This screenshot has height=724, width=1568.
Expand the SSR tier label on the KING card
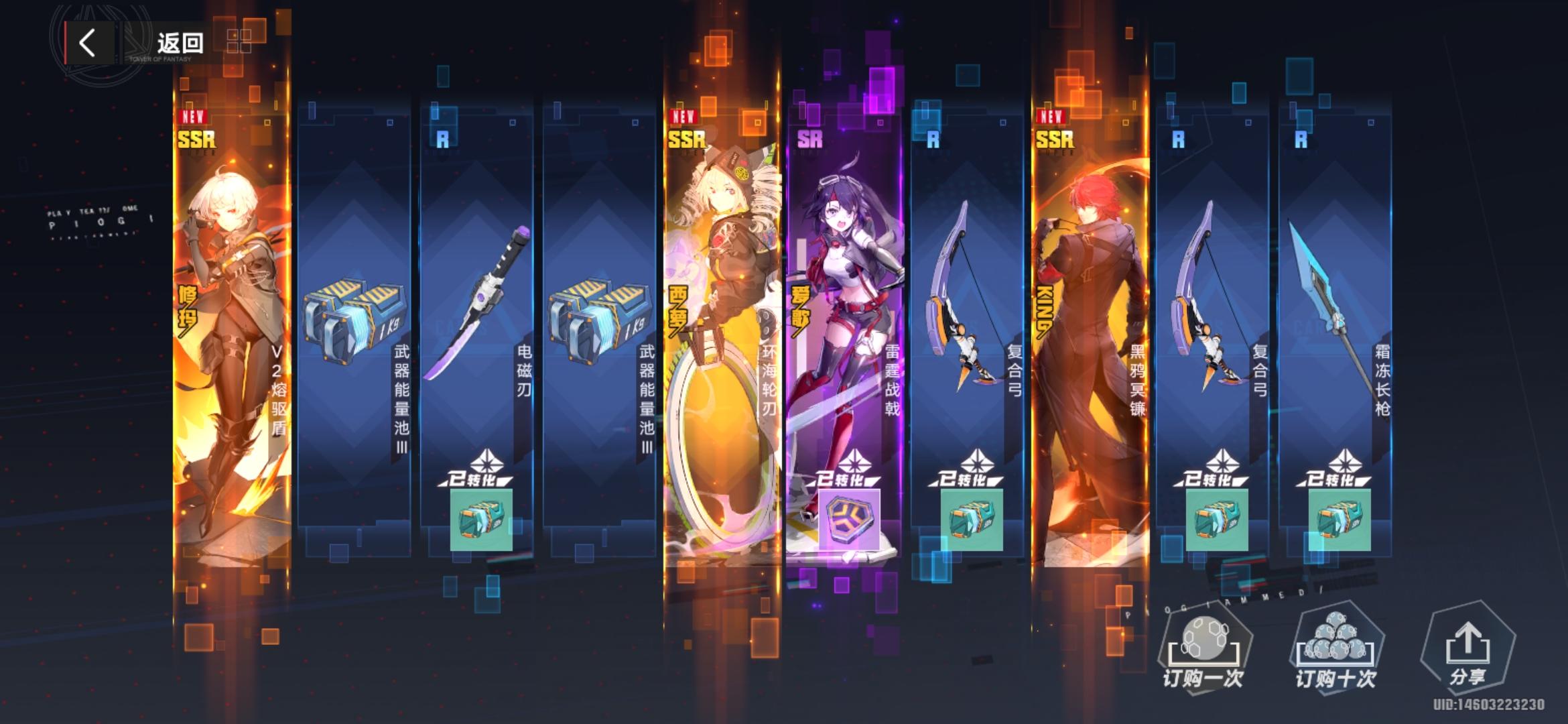pos(1054,139)
